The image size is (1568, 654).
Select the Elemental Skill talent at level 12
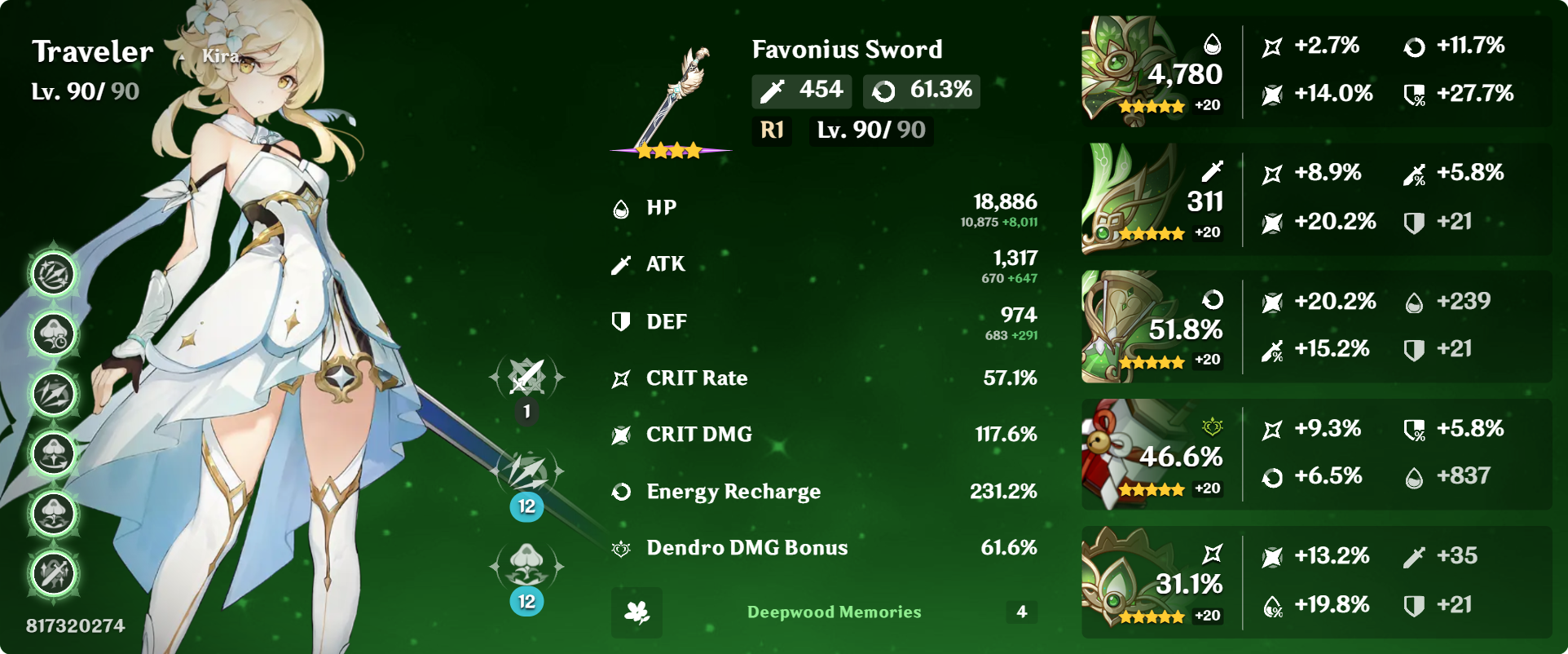click(526, 473)
